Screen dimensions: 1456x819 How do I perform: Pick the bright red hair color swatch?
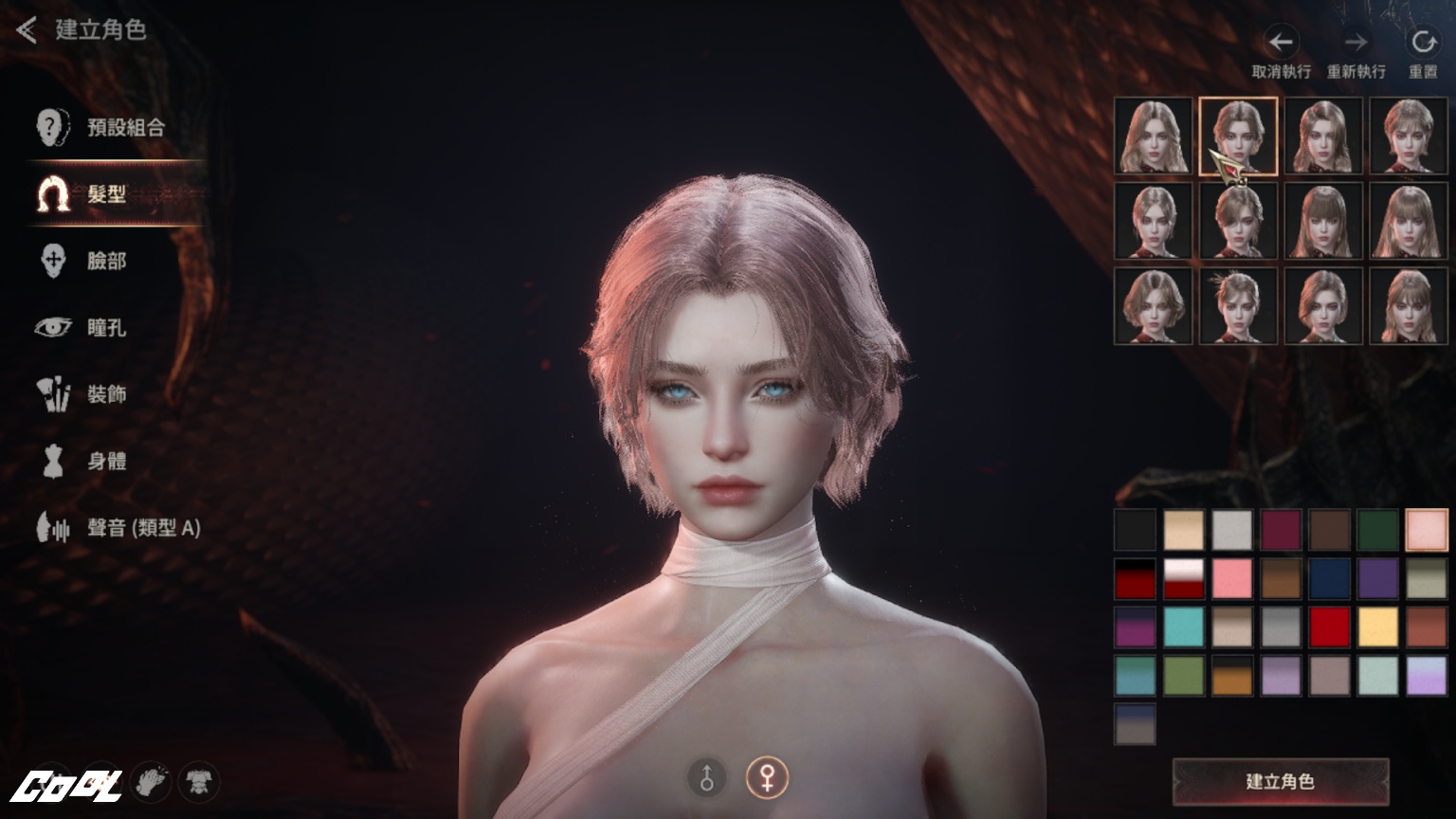coord(1329,627)
